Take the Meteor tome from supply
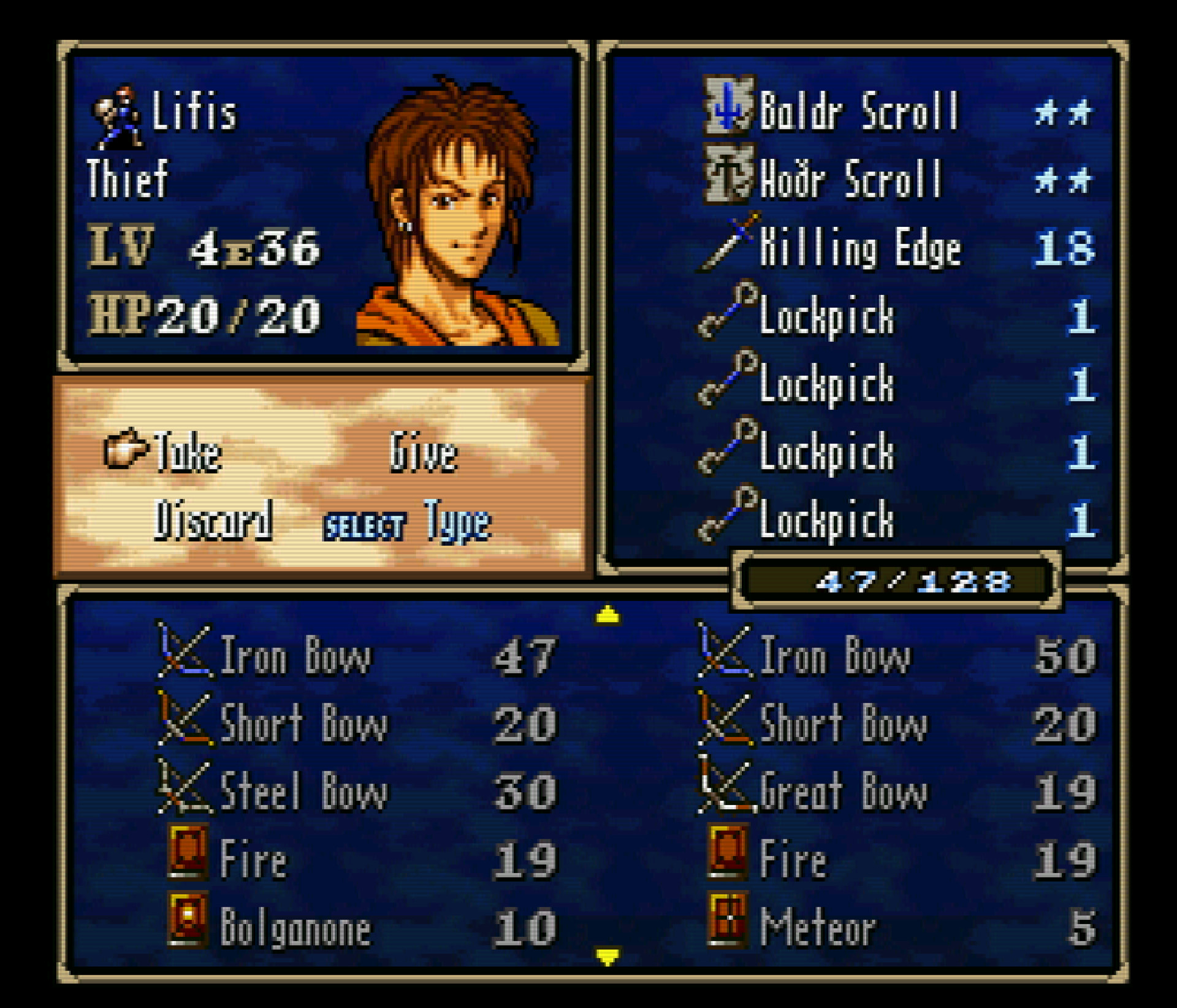The image size is (1177, 1008). tap(818, 927)
